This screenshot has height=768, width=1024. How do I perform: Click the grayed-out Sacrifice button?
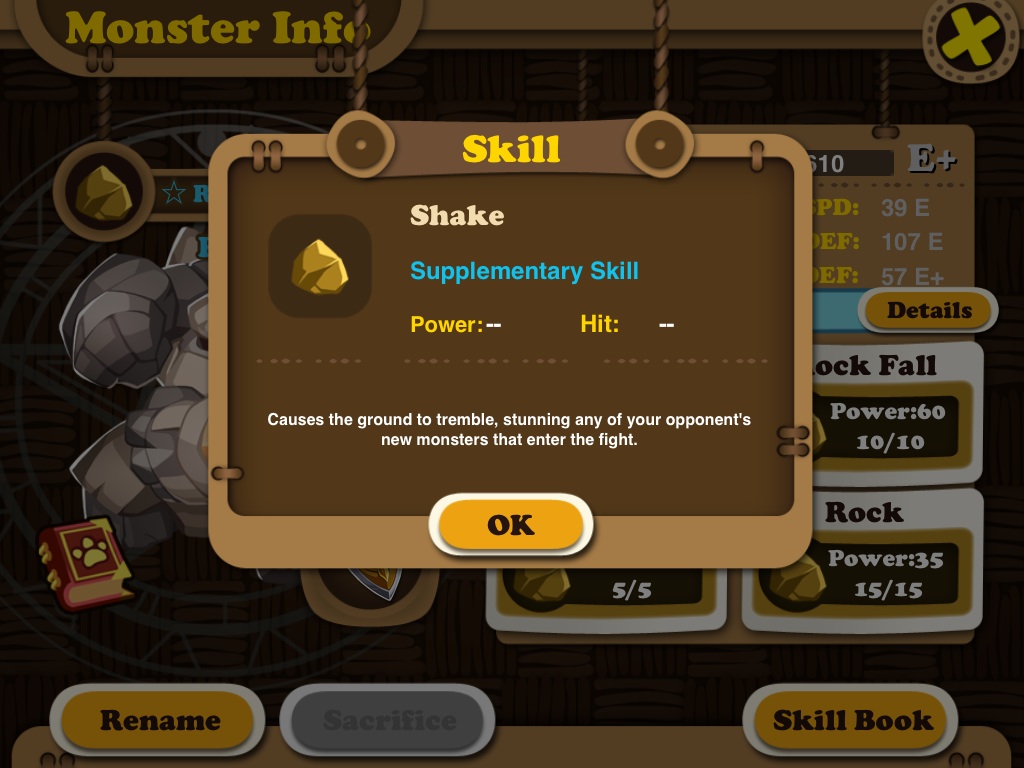(389, 720)
